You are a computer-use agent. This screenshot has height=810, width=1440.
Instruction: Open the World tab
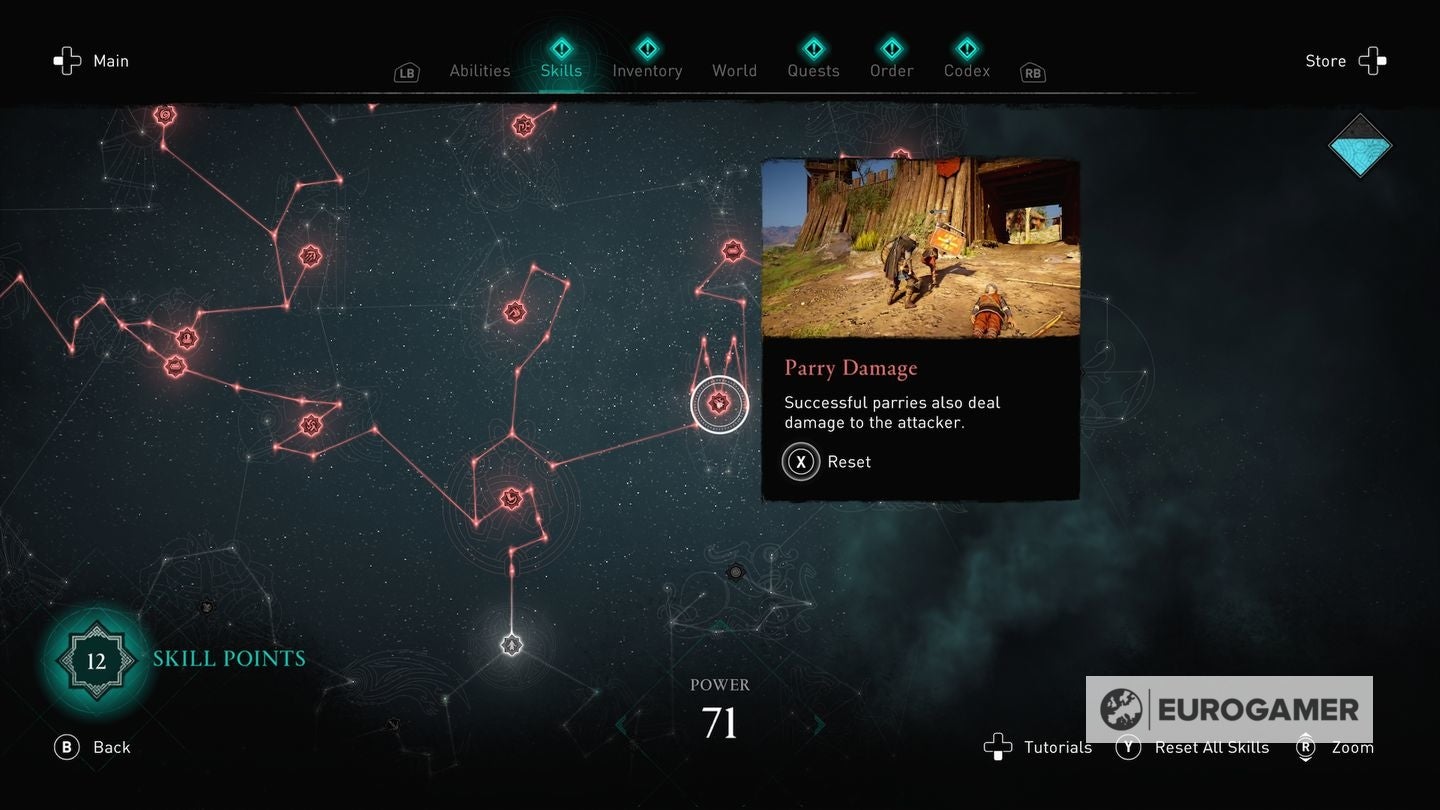point(734,70)
